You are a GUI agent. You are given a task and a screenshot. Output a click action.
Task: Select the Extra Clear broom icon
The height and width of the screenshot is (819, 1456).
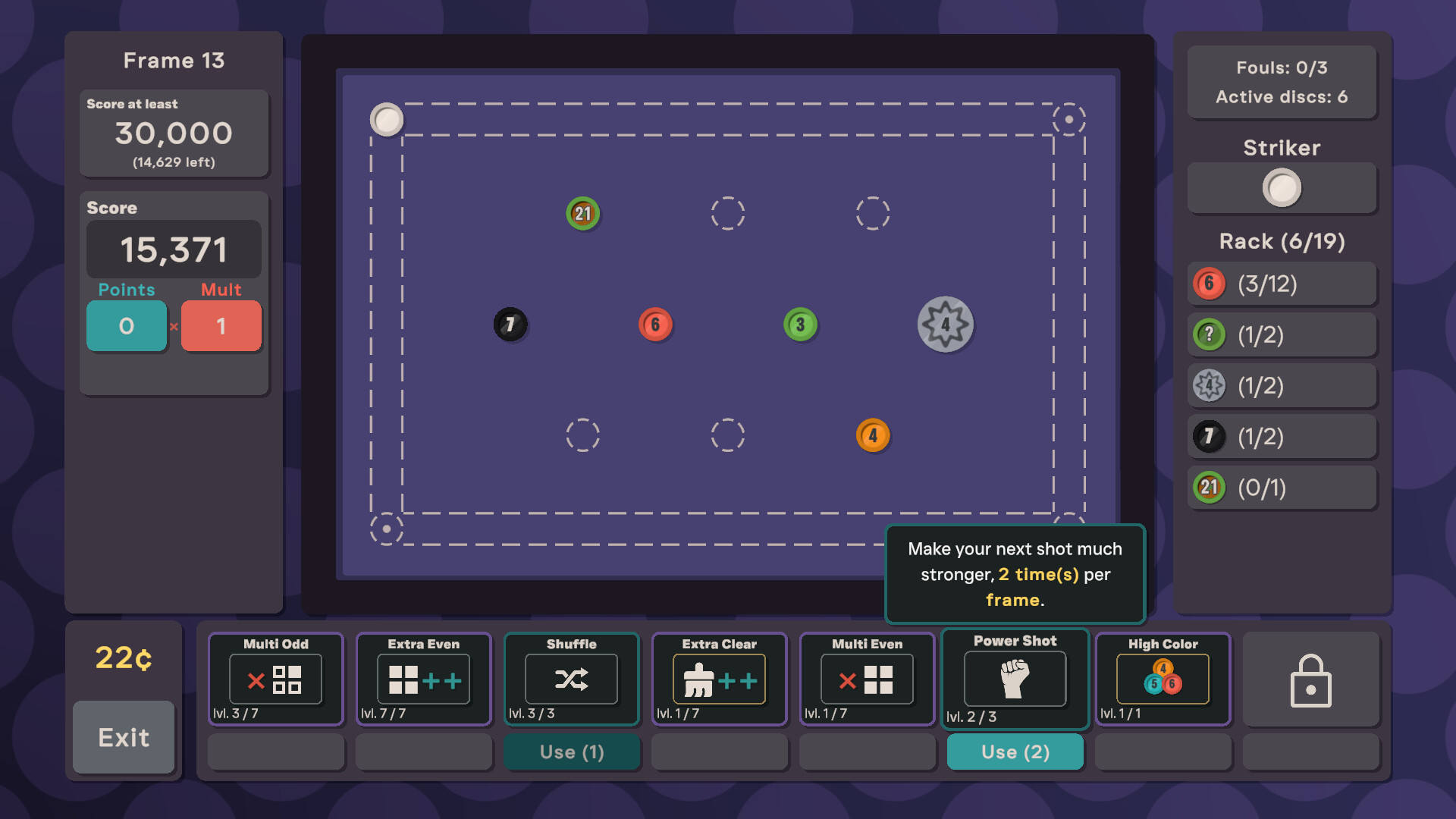pos(718,679)
